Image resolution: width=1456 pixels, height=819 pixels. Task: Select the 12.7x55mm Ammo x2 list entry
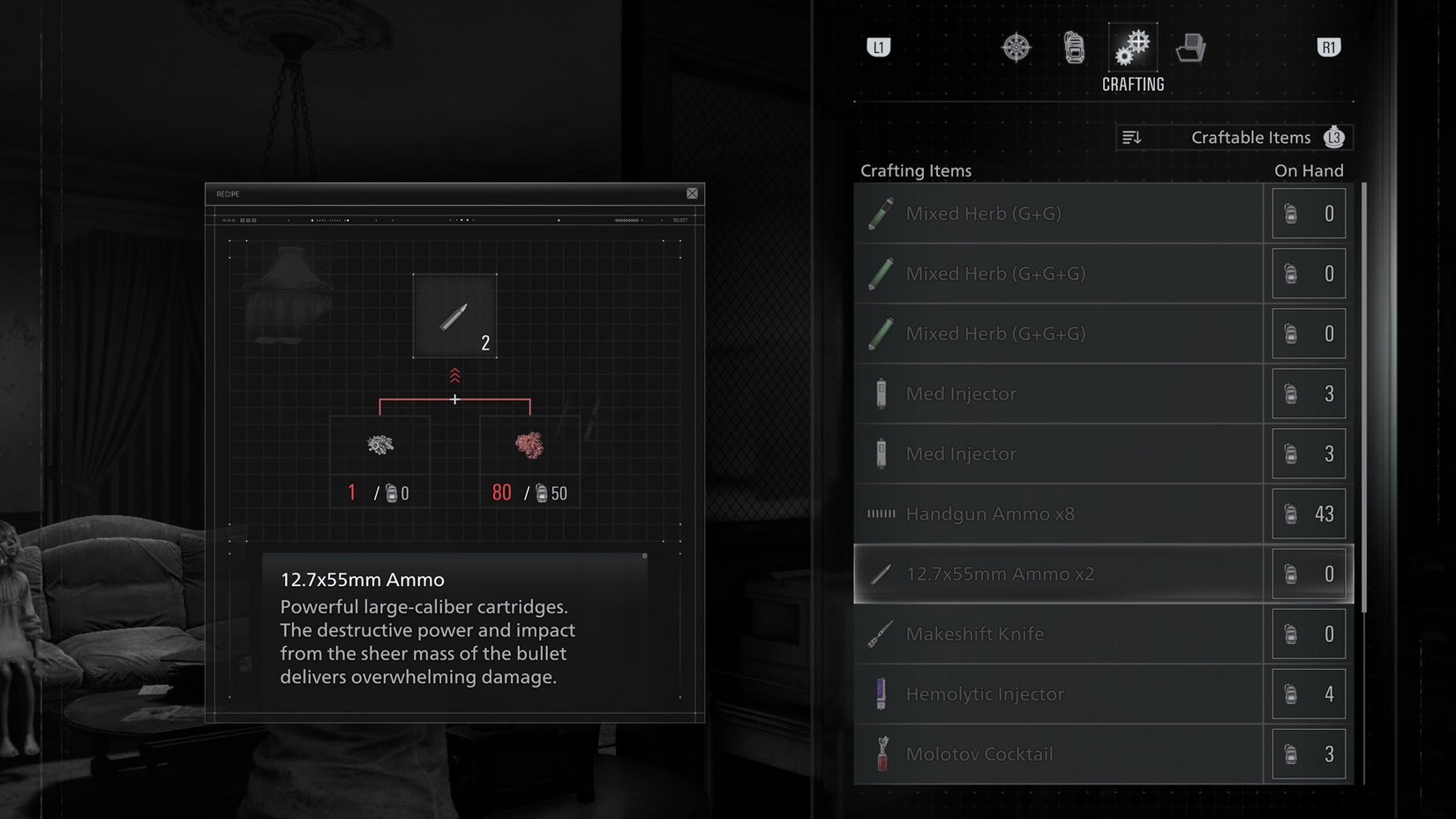[1059, 573]
